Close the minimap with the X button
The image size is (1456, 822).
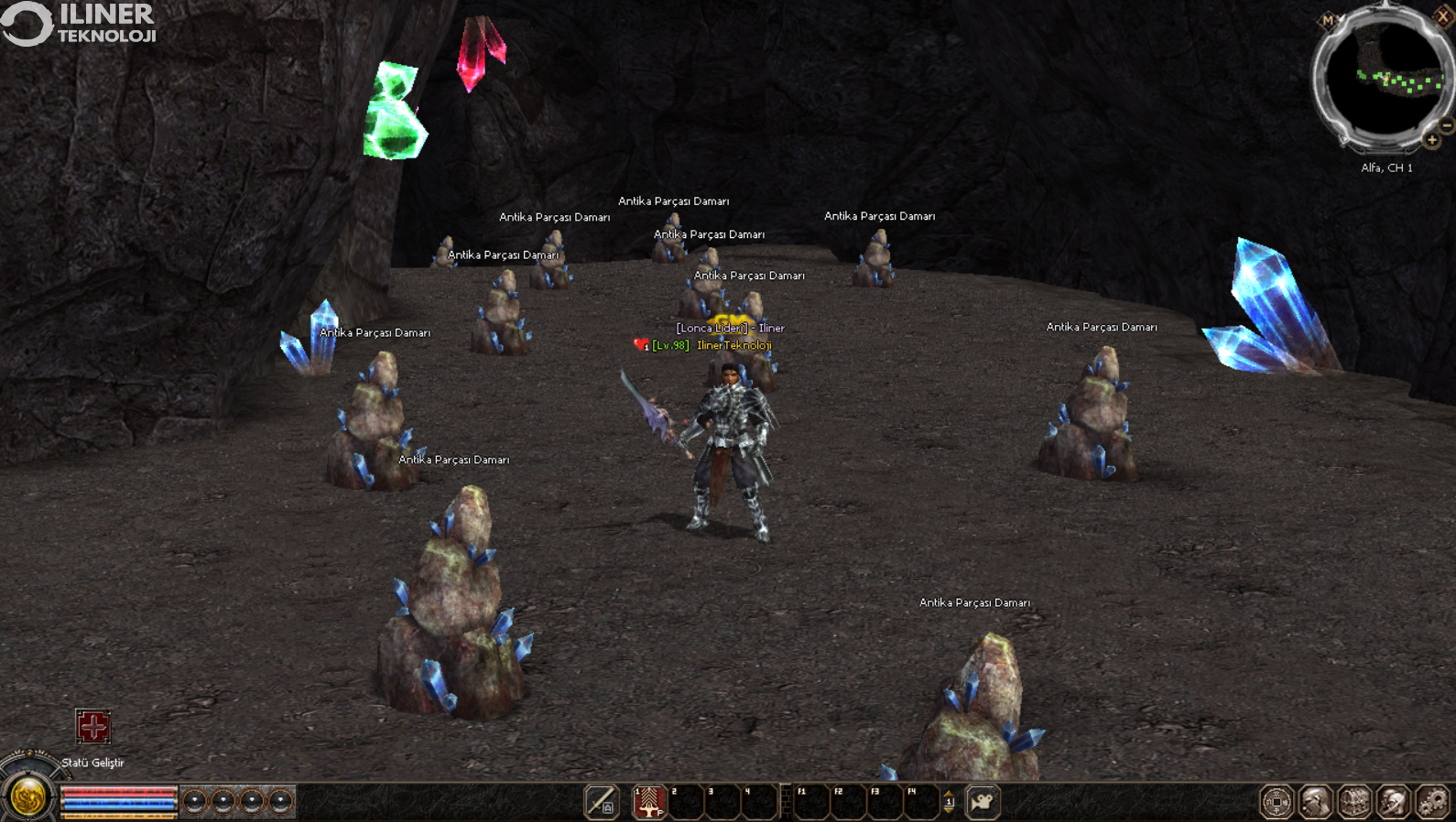click(x=1443, y=16)
